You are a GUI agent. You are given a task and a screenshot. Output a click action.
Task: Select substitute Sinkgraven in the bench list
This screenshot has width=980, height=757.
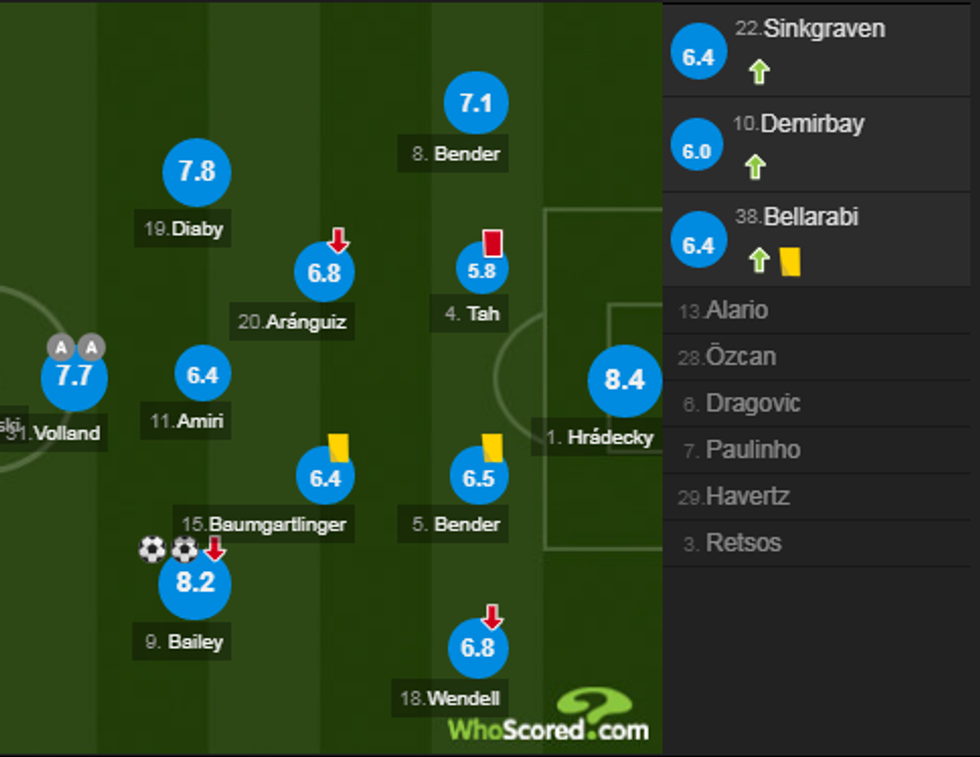823,29
